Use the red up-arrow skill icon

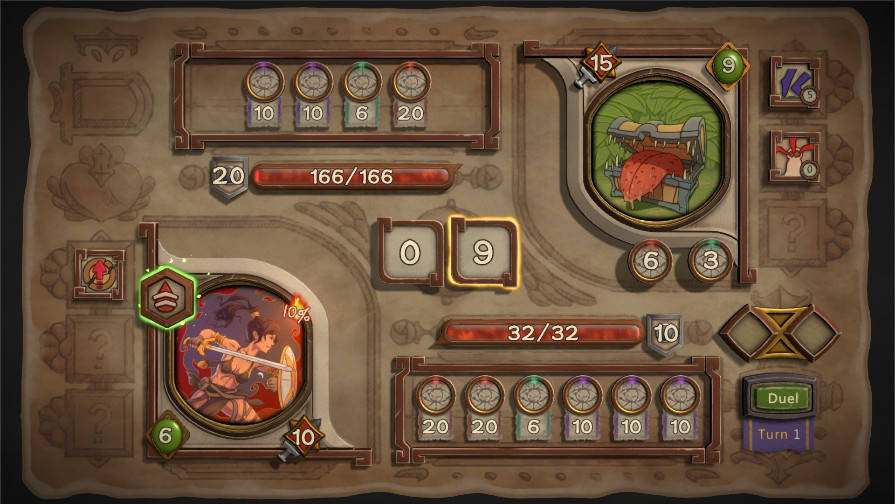(100, 275)
